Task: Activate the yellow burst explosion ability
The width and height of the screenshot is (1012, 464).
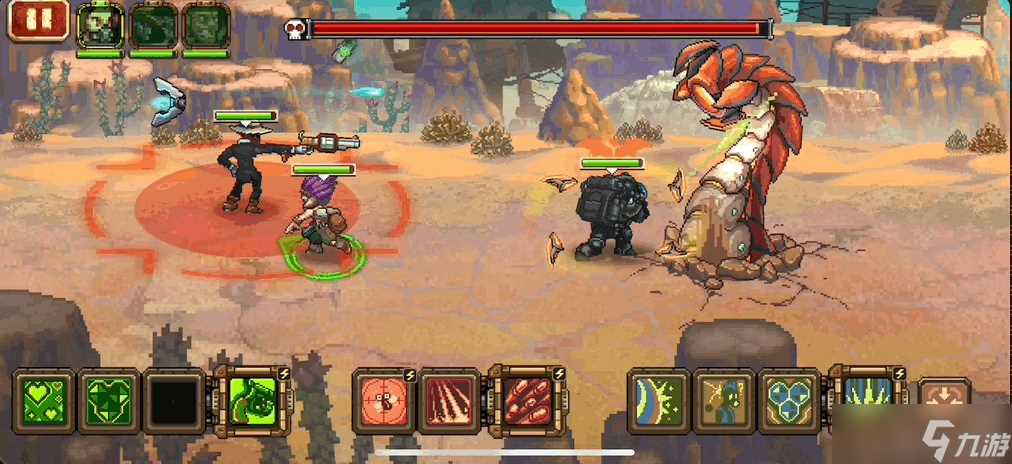Action: click(x=724, y=402)
